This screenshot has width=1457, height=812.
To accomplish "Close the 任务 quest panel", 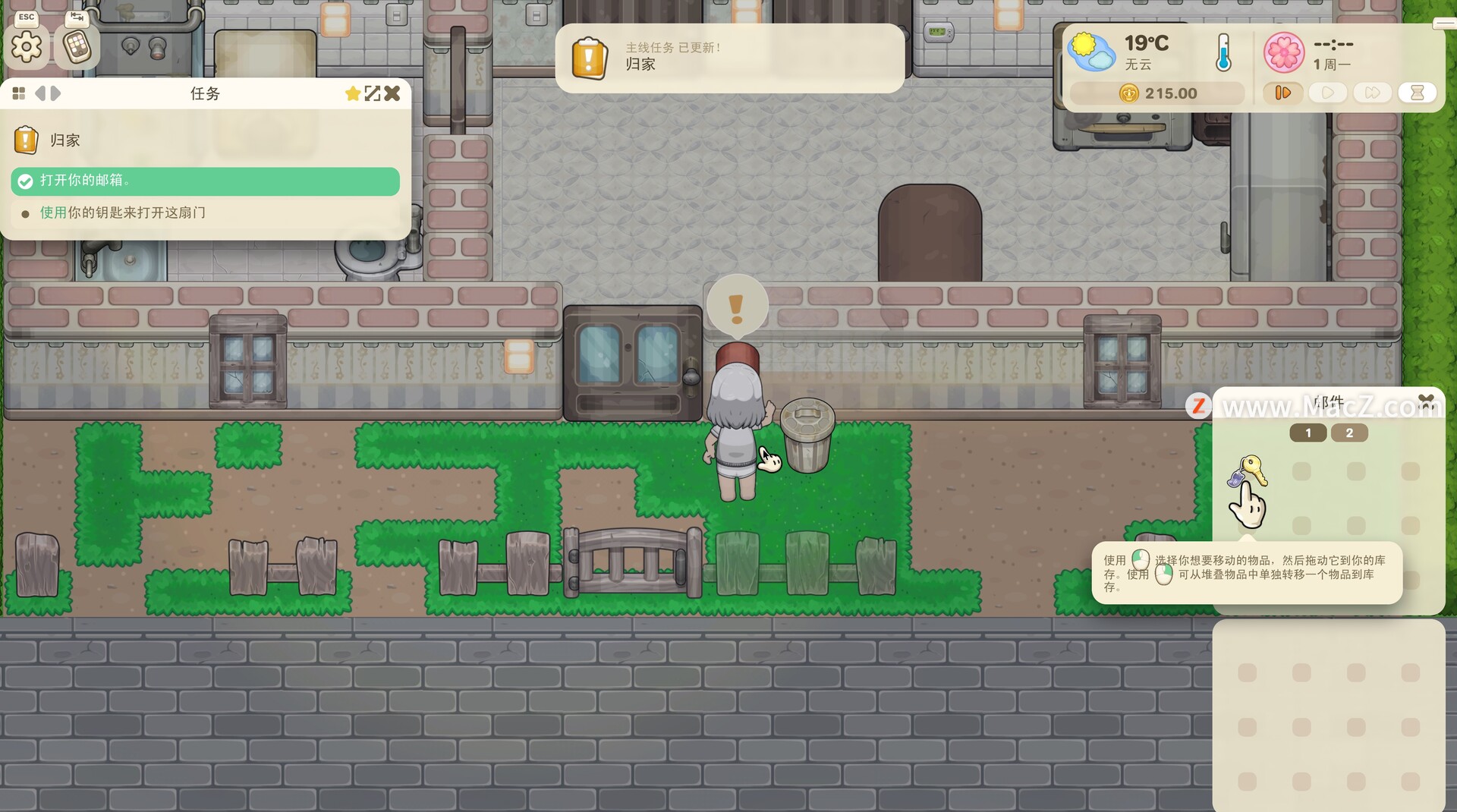I will pyautogui.click(x=392, y=93).
